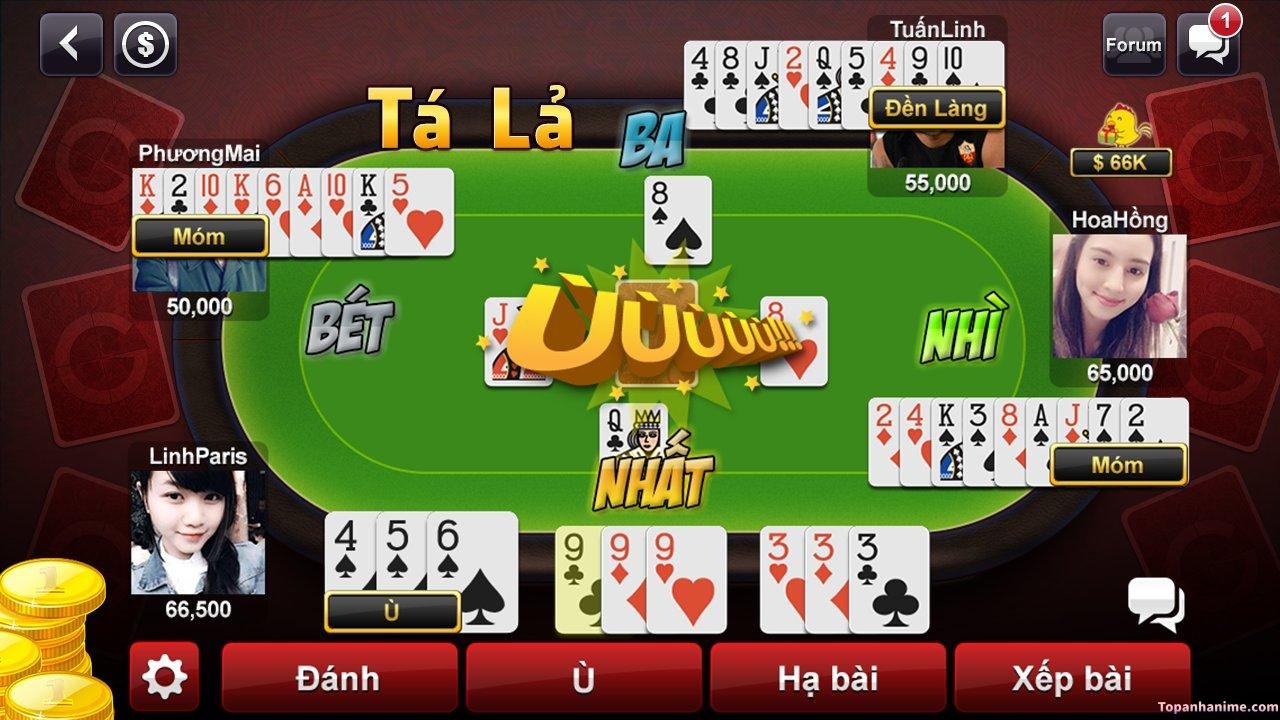Click the $66K balance display
The image size is (1280, 720).
(1124, 160)
